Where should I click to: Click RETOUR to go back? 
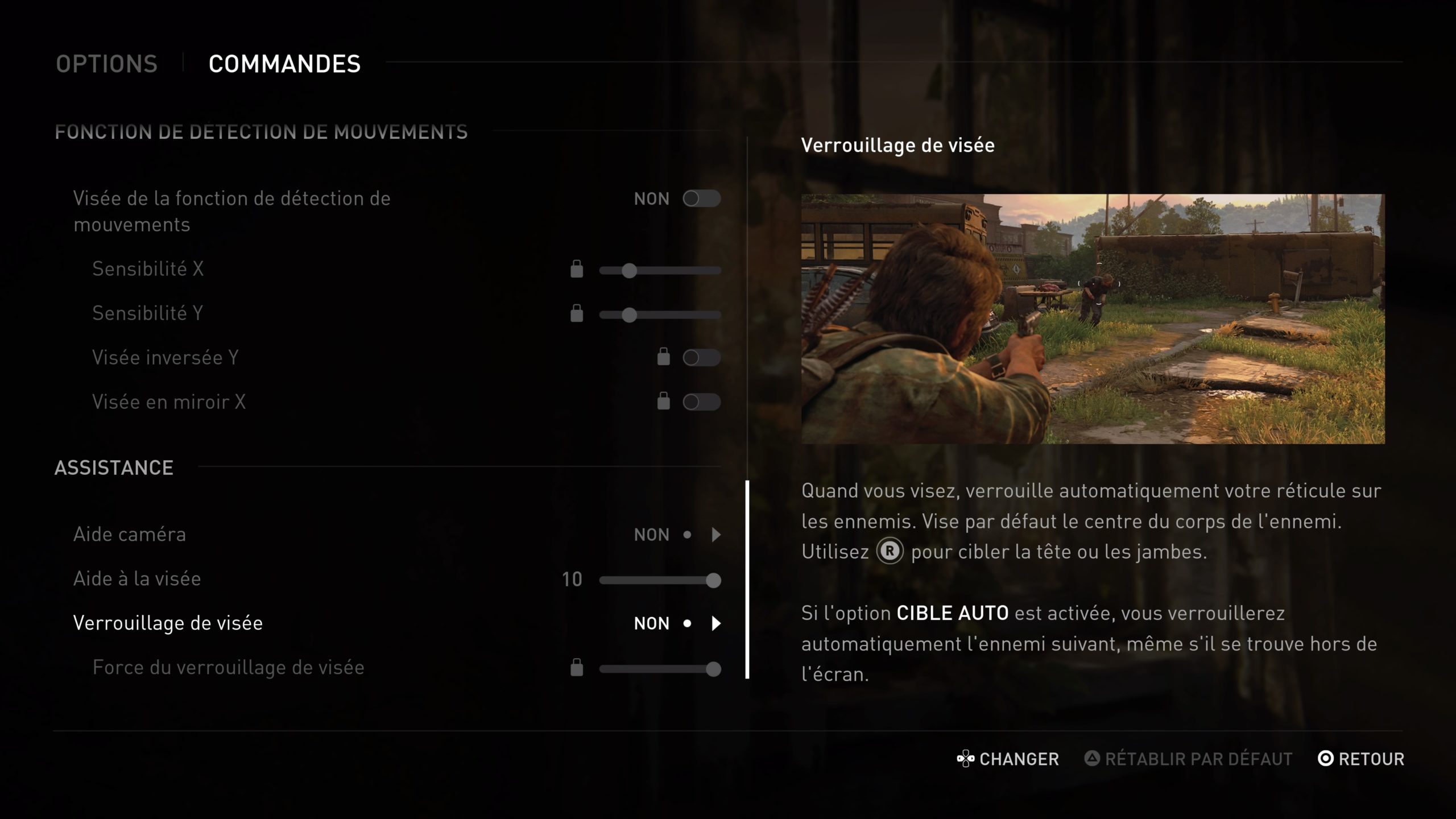(x=1362, y=759)
